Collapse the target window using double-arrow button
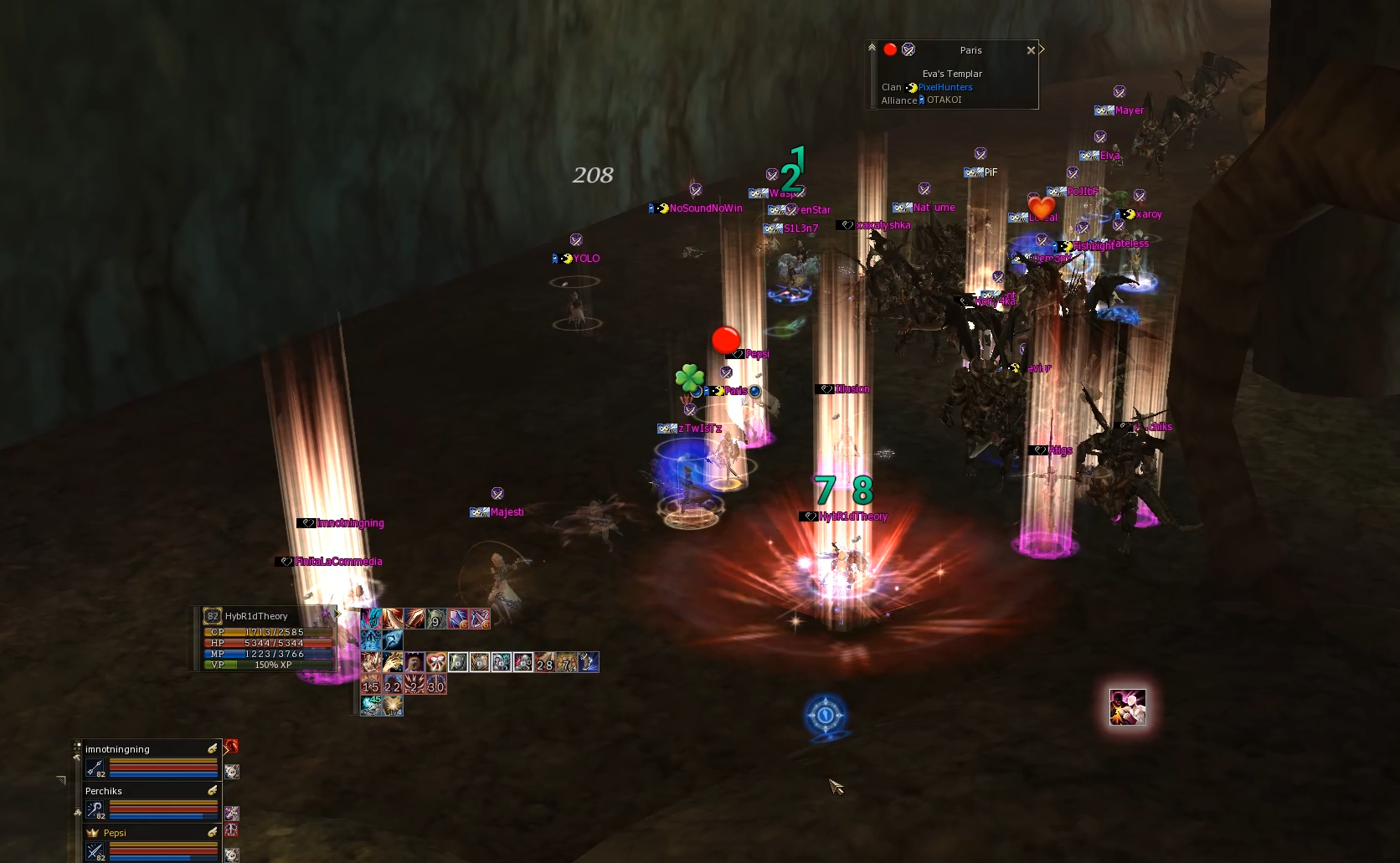The width and height of the screenshot is (1400, 863). pyautogui.click(x=872, y=48)
